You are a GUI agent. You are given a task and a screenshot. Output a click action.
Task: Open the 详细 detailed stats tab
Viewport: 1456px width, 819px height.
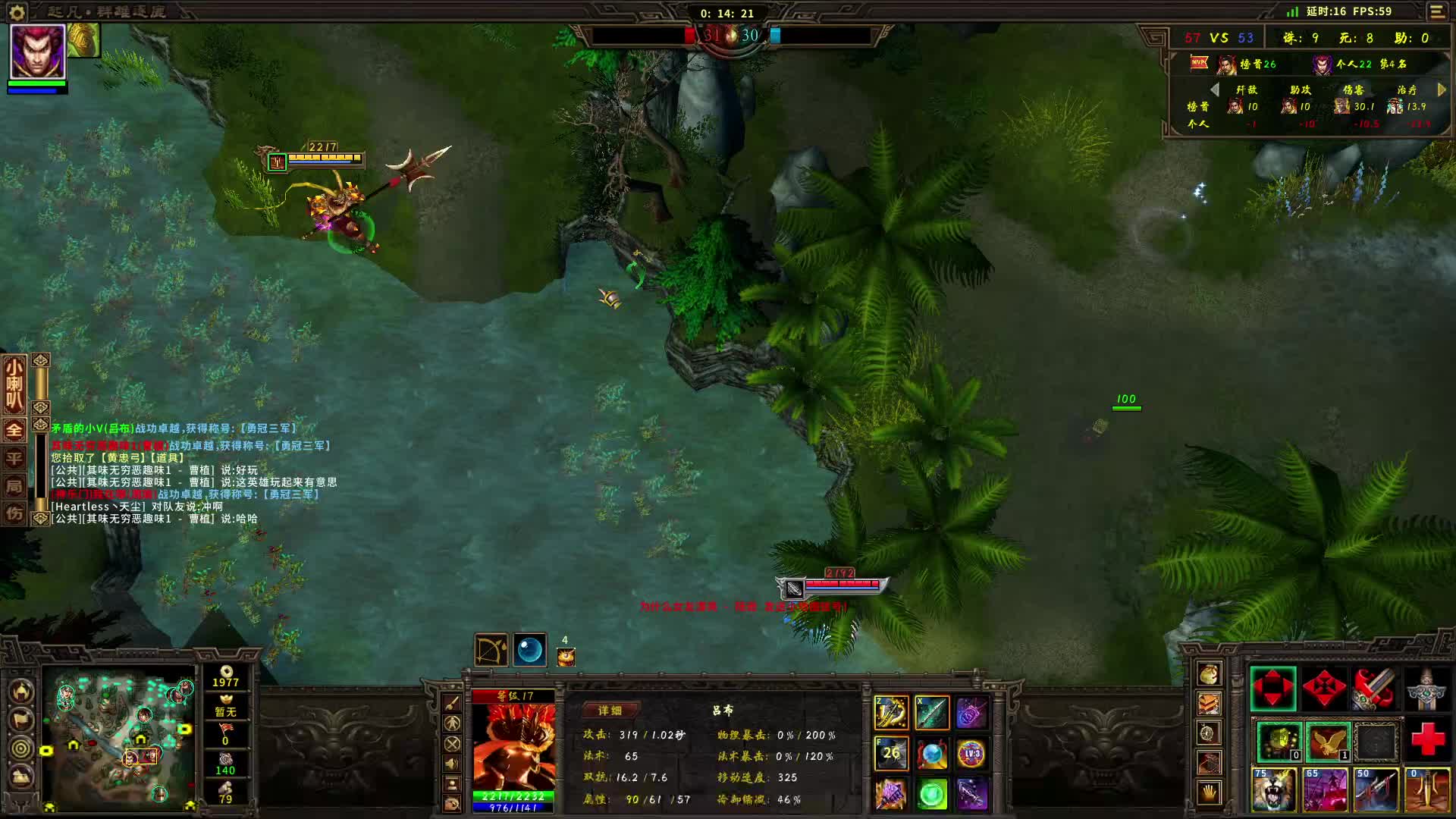(x=610, y=711)
